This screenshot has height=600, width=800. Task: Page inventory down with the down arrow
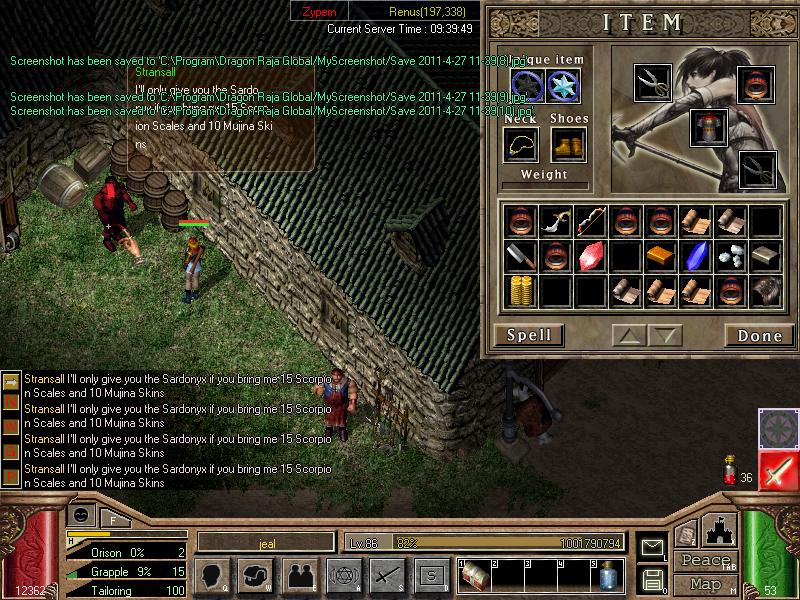(x=666, y=335)
